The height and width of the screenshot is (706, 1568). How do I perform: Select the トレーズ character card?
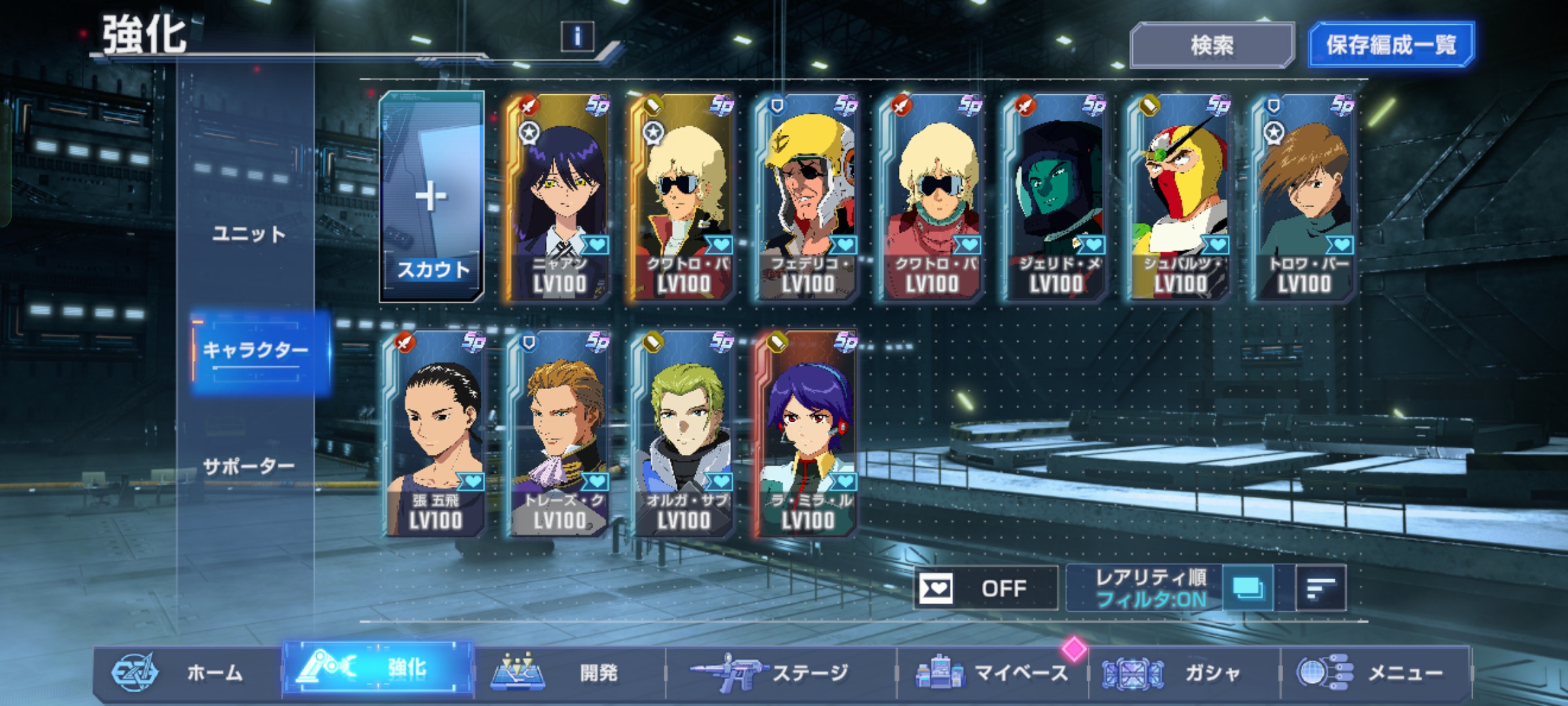tap(559, 434)
